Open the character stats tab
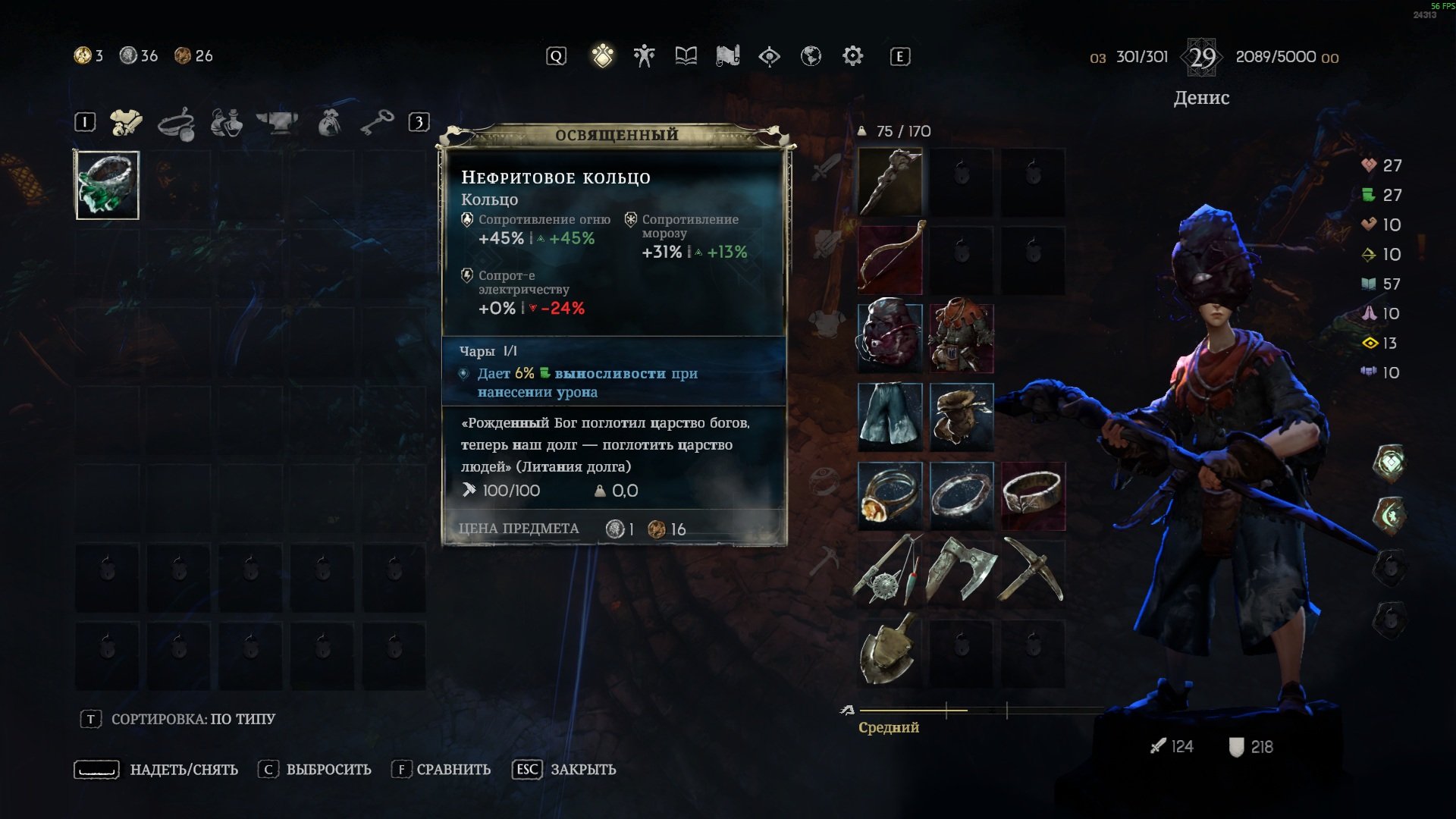Image resolution: width=1456 pixels, height=819 pixels. (x=644, y=56)
